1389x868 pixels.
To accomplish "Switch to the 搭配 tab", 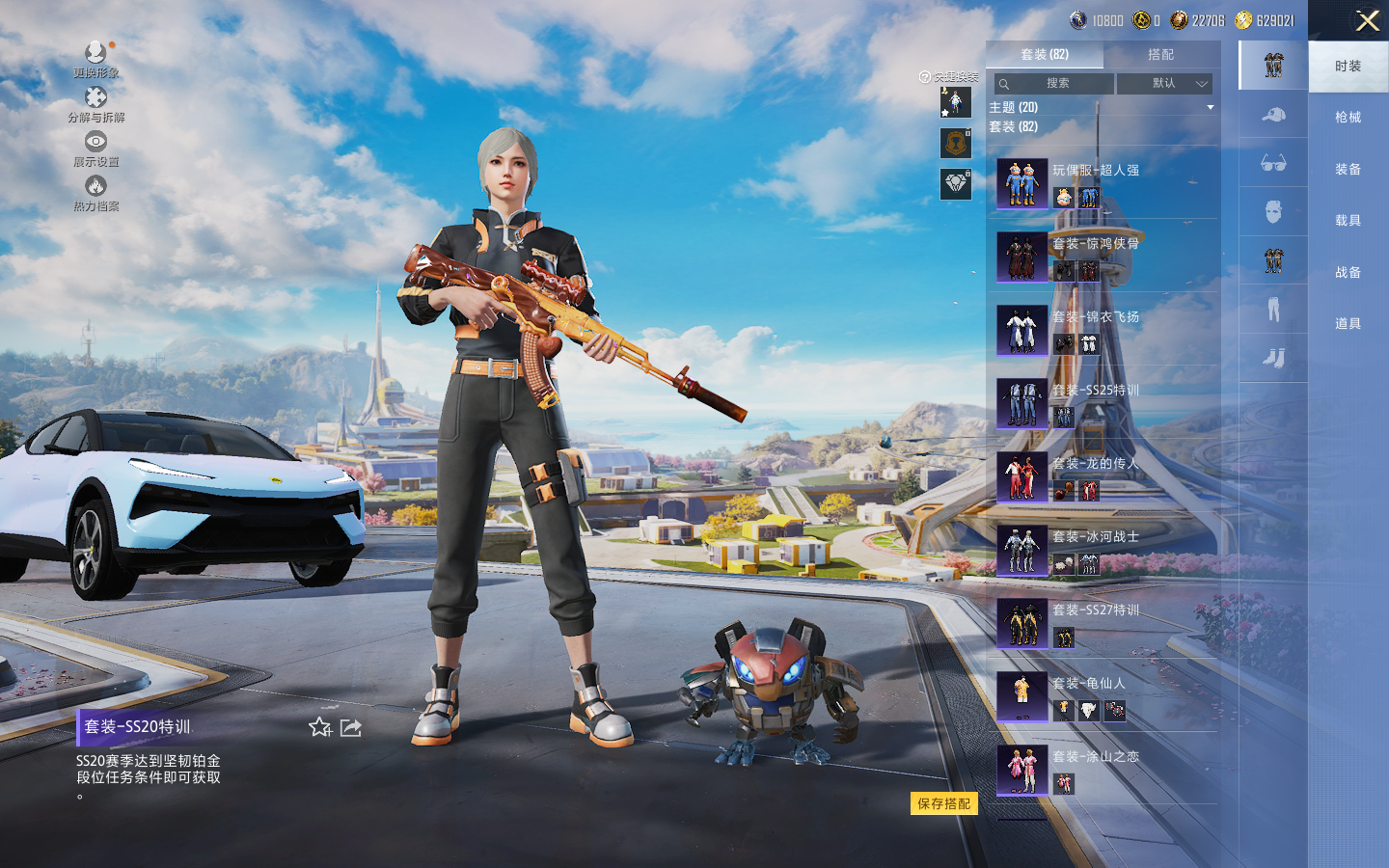I will 1160,55.
